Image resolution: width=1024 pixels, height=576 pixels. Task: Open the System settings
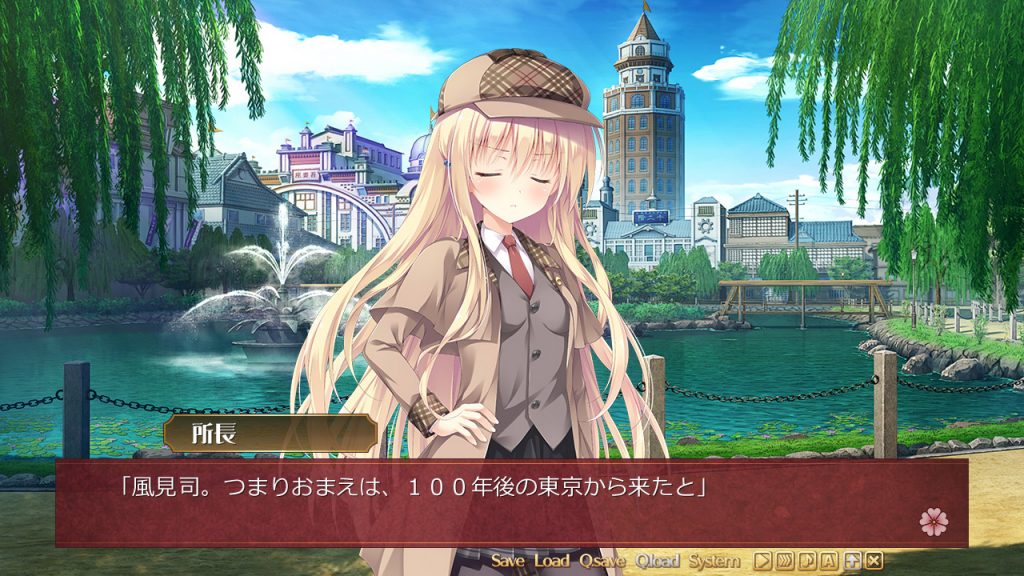coord(714,561)
